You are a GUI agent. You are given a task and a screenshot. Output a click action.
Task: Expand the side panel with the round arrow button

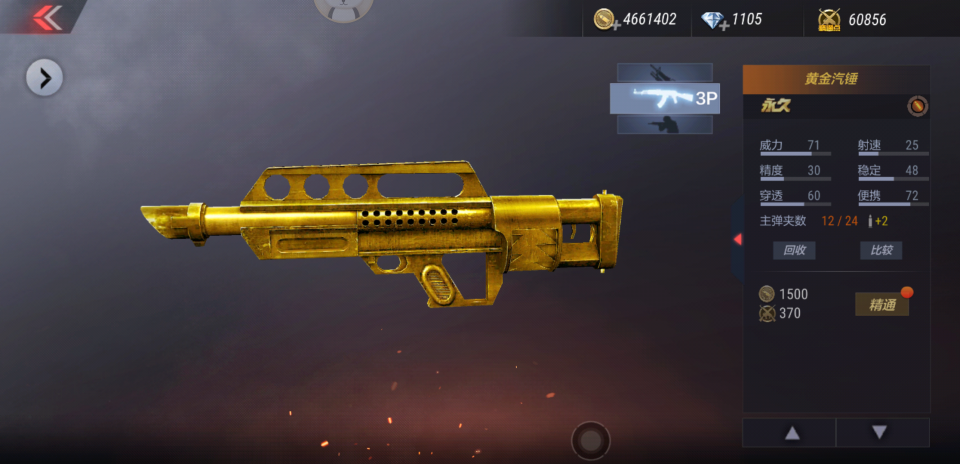[x=44, y=77]
